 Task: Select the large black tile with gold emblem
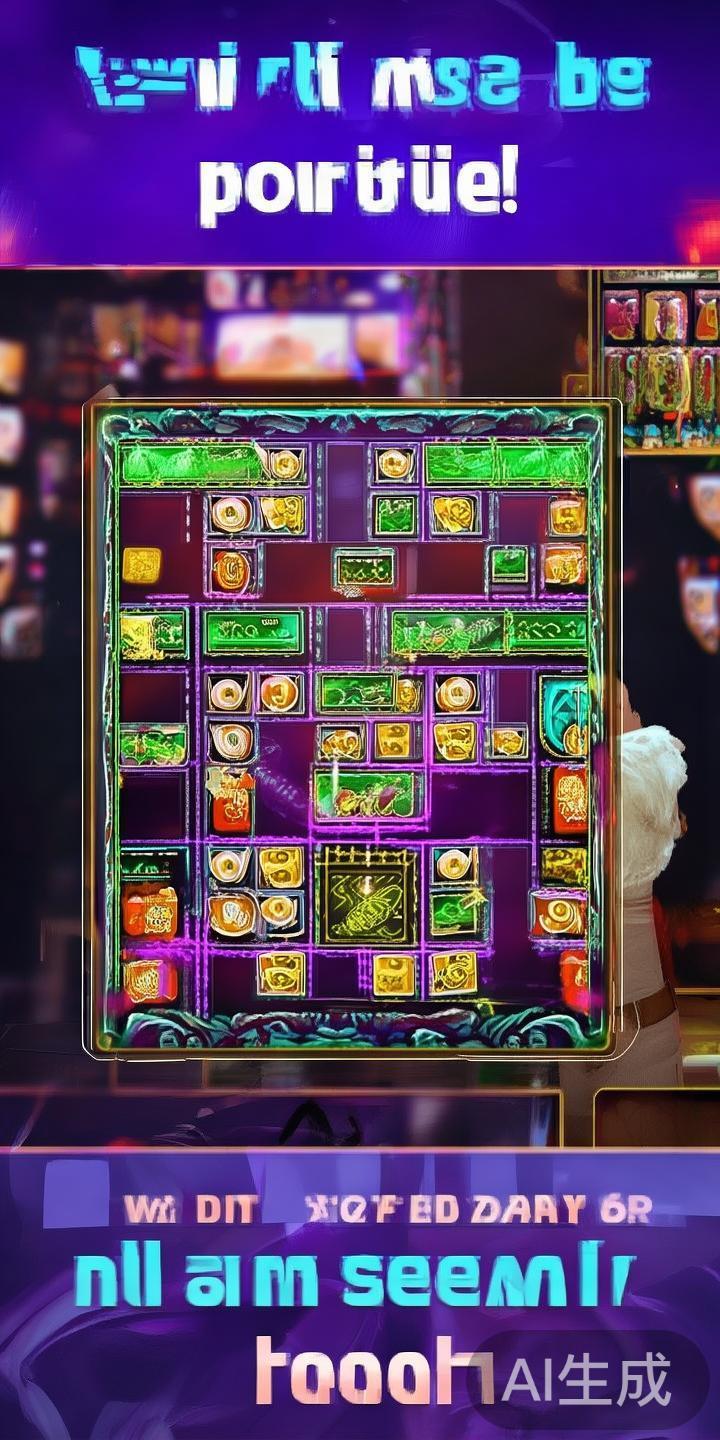[x=366, y=896]
